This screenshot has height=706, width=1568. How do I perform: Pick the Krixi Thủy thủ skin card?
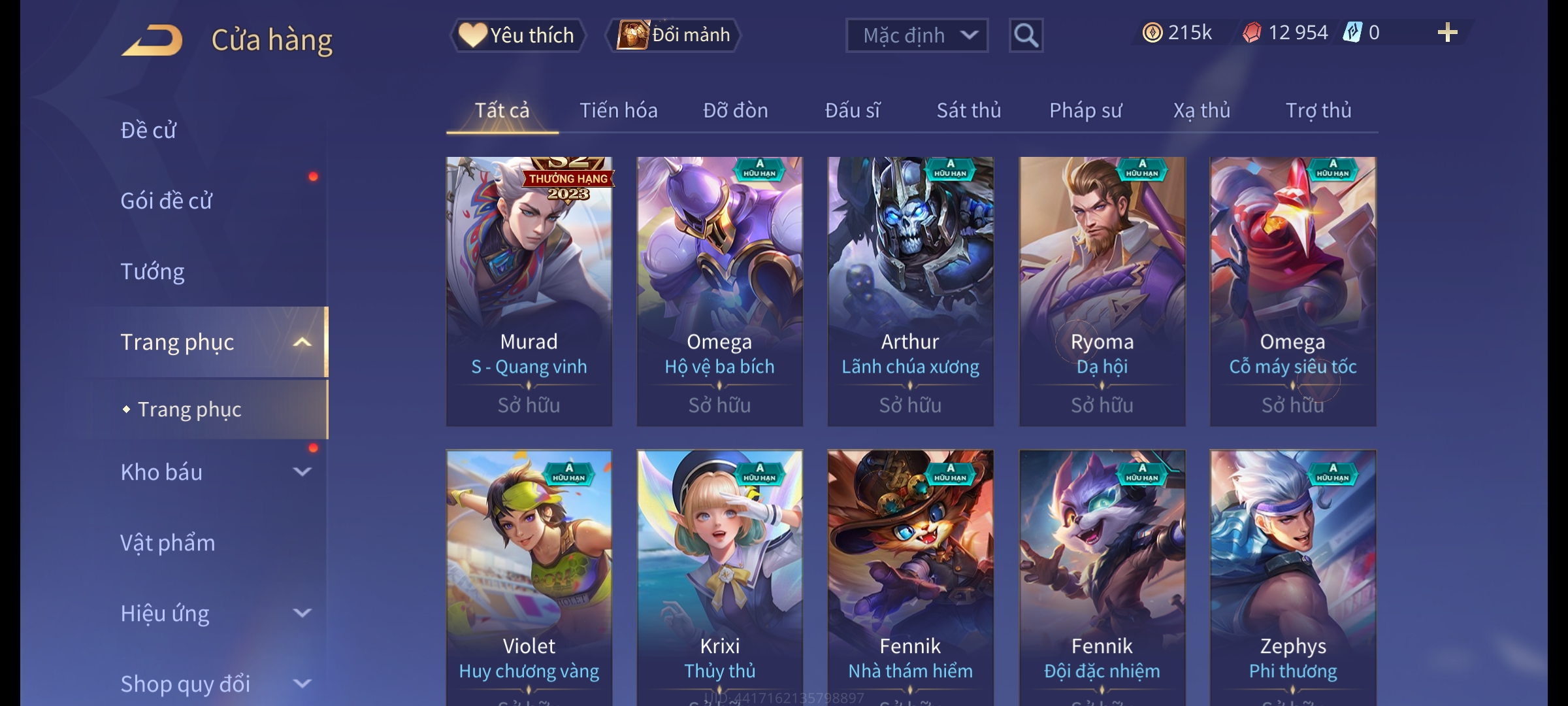(719, 575)
